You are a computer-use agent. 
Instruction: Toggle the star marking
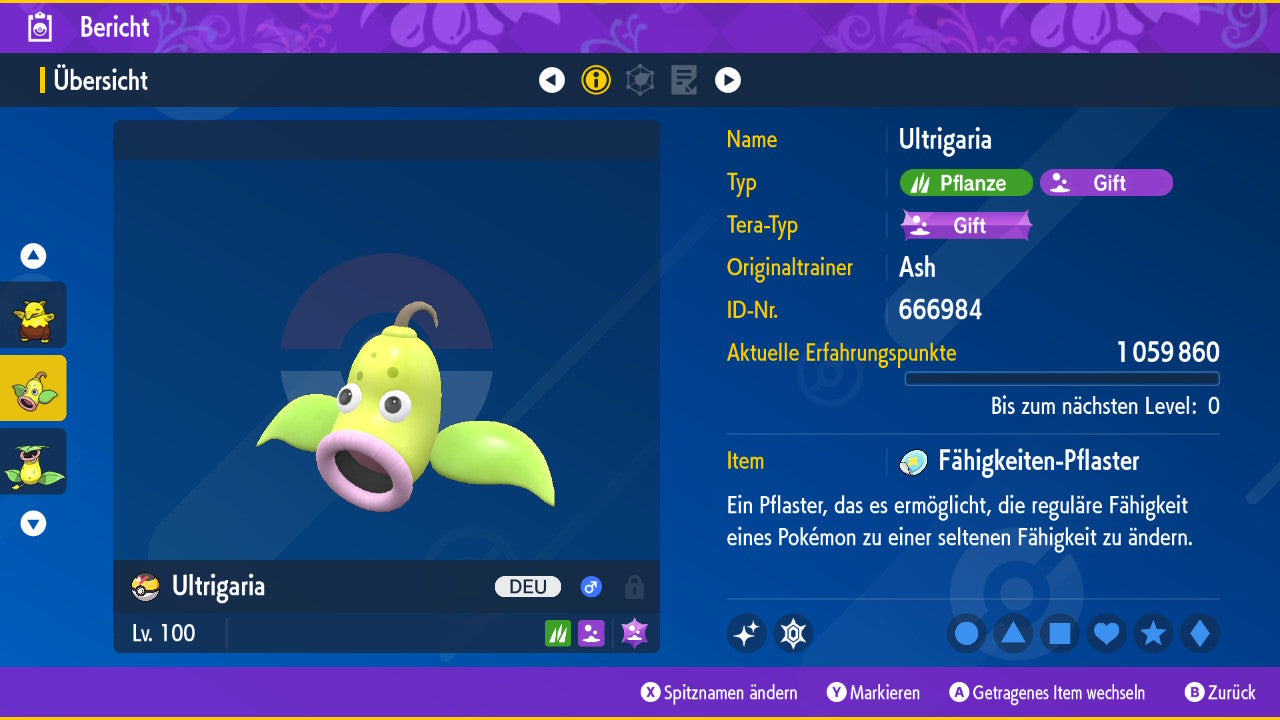point(1153,634)
